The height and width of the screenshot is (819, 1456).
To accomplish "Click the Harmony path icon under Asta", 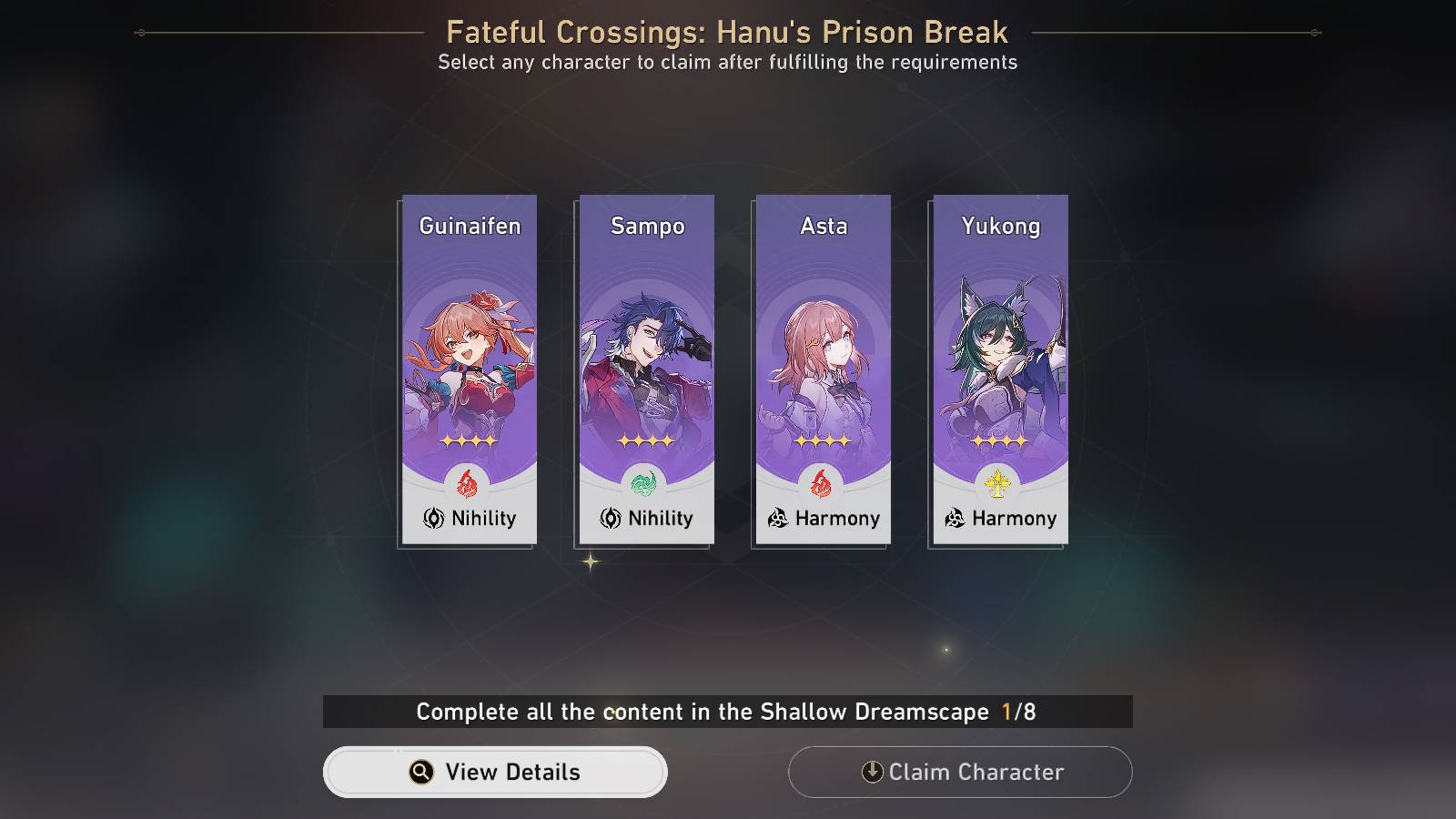I will (x=780, y=519).
